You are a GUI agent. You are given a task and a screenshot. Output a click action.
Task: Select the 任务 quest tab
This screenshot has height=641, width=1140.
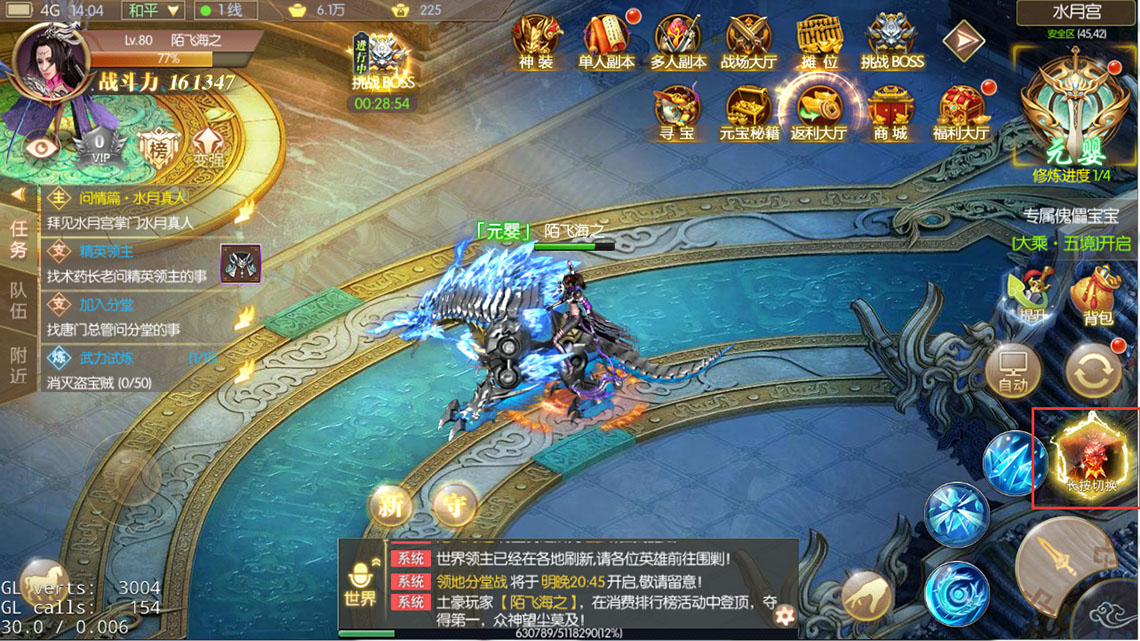tap(18, 239)
